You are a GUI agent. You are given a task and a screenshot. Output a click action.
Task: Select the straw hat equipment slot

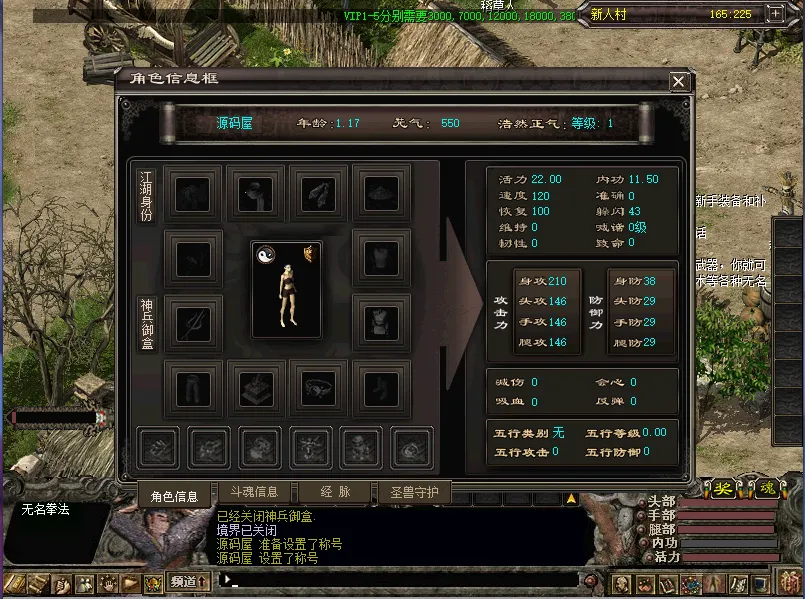coord(380,193)
